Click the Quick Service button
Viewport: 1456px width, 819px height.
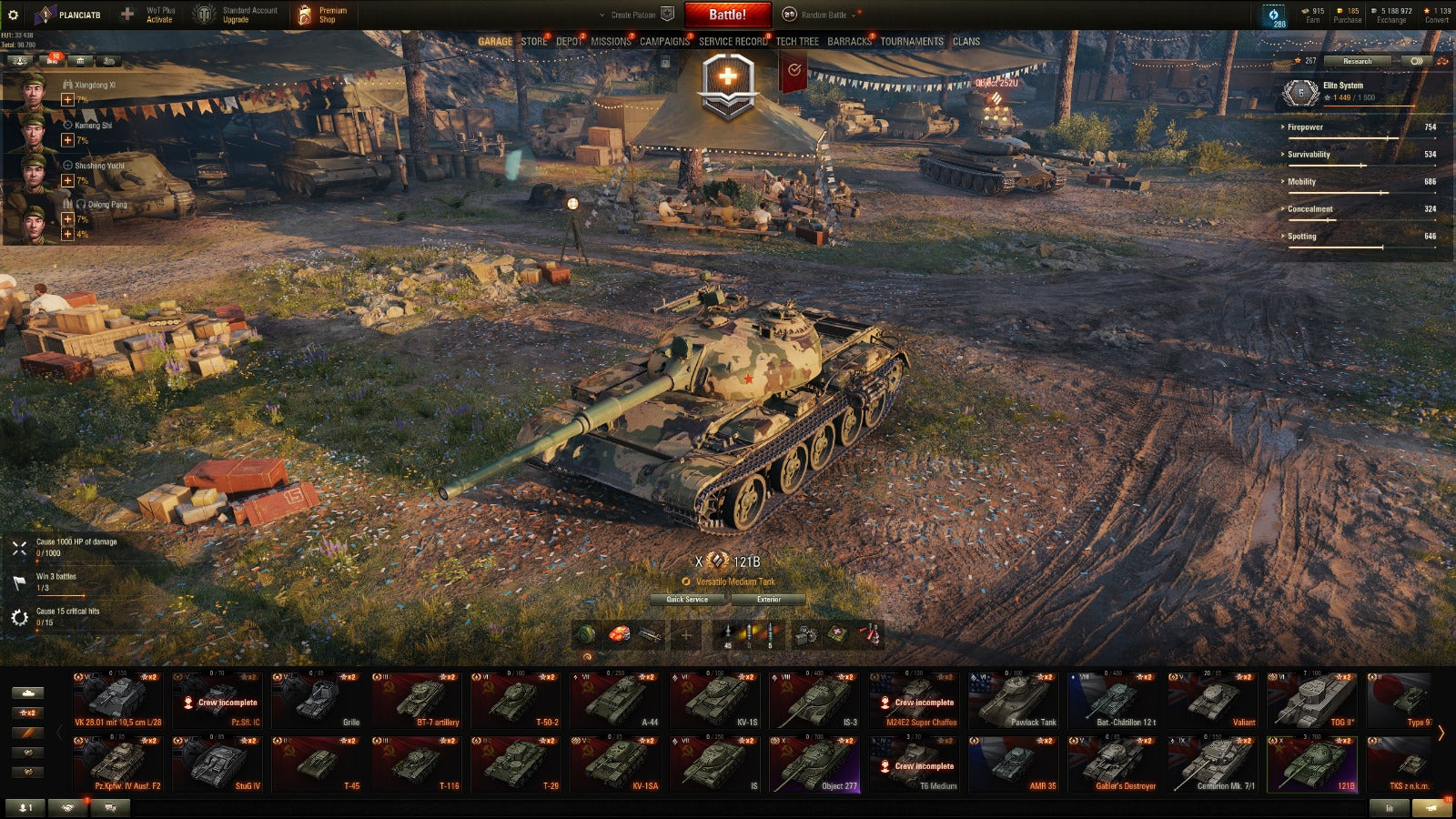(687, 600)
